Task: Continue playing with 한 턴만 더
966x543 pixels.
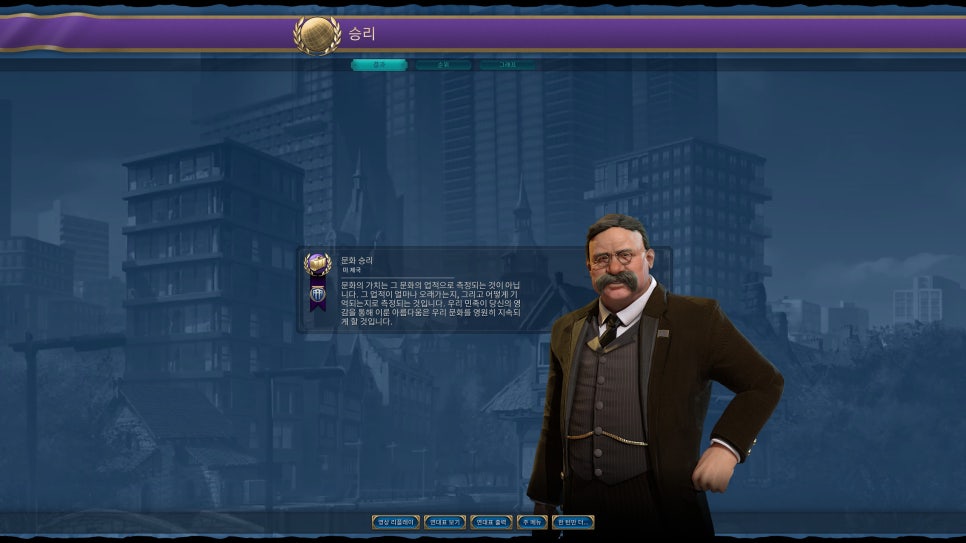Action: pos(573,522)
